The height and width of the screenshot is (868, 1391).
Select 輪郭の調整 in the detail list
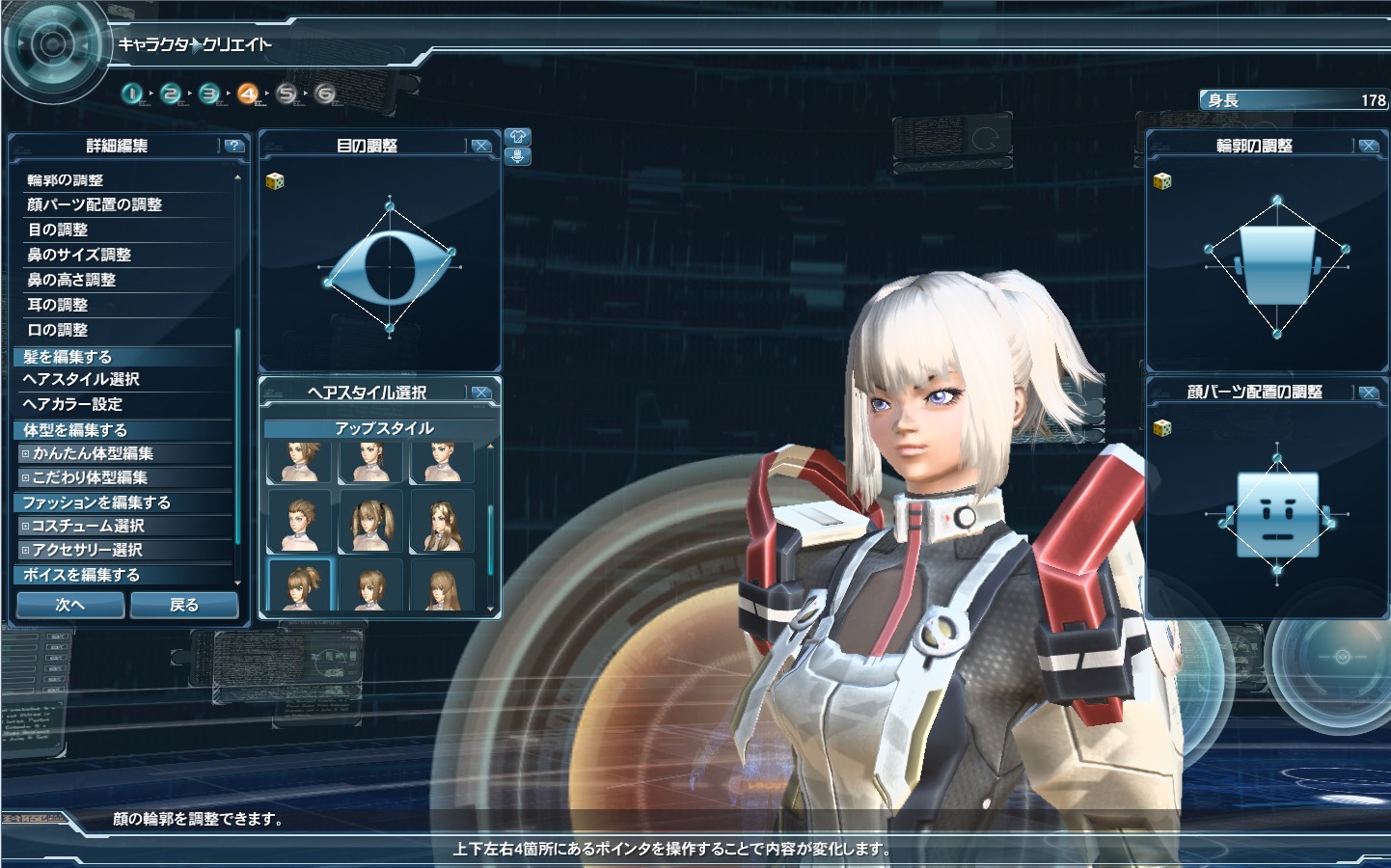click(65, 180)
